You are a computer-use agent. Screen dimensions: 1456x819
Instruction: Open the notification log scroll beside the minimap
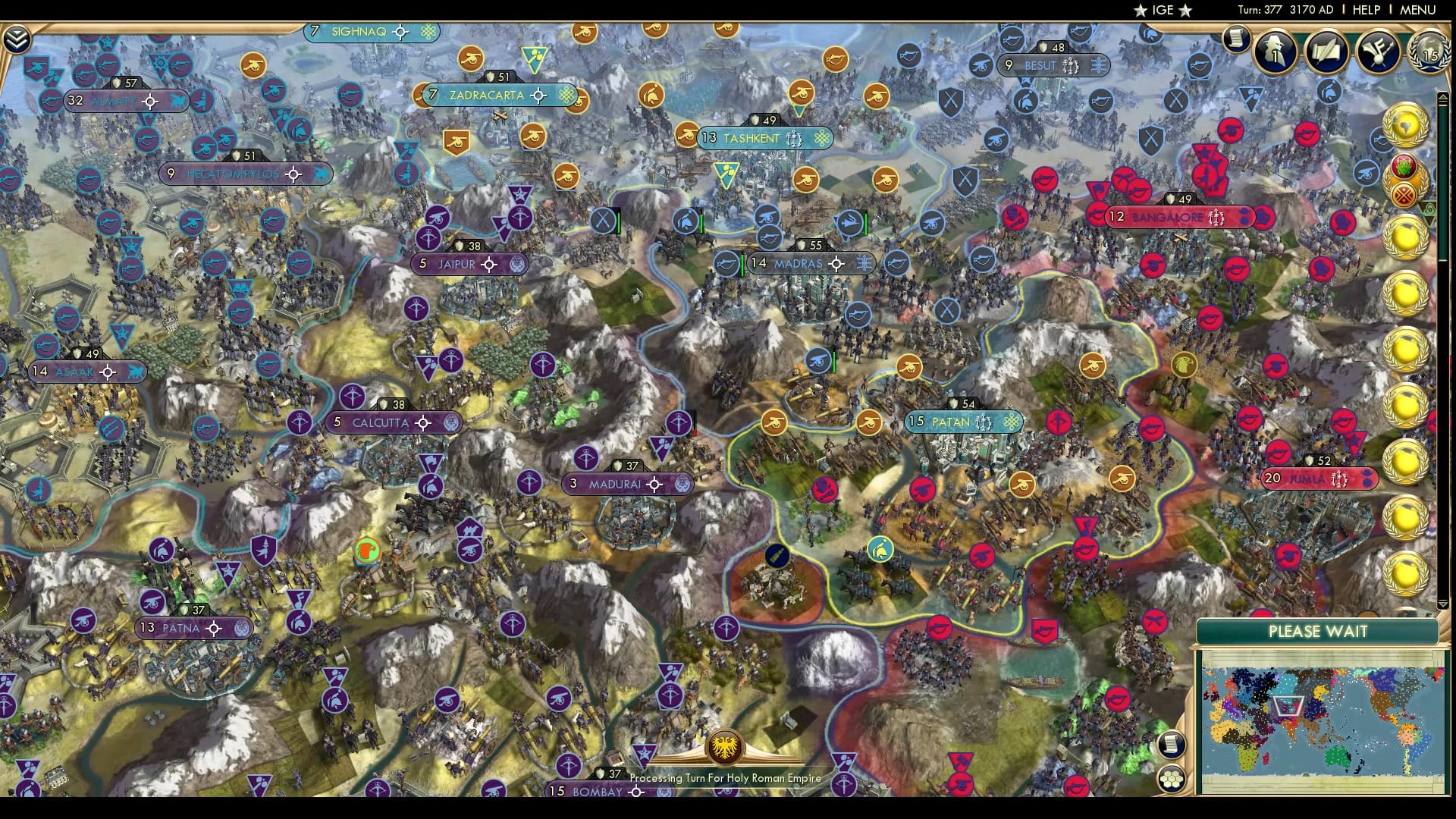1172,745
